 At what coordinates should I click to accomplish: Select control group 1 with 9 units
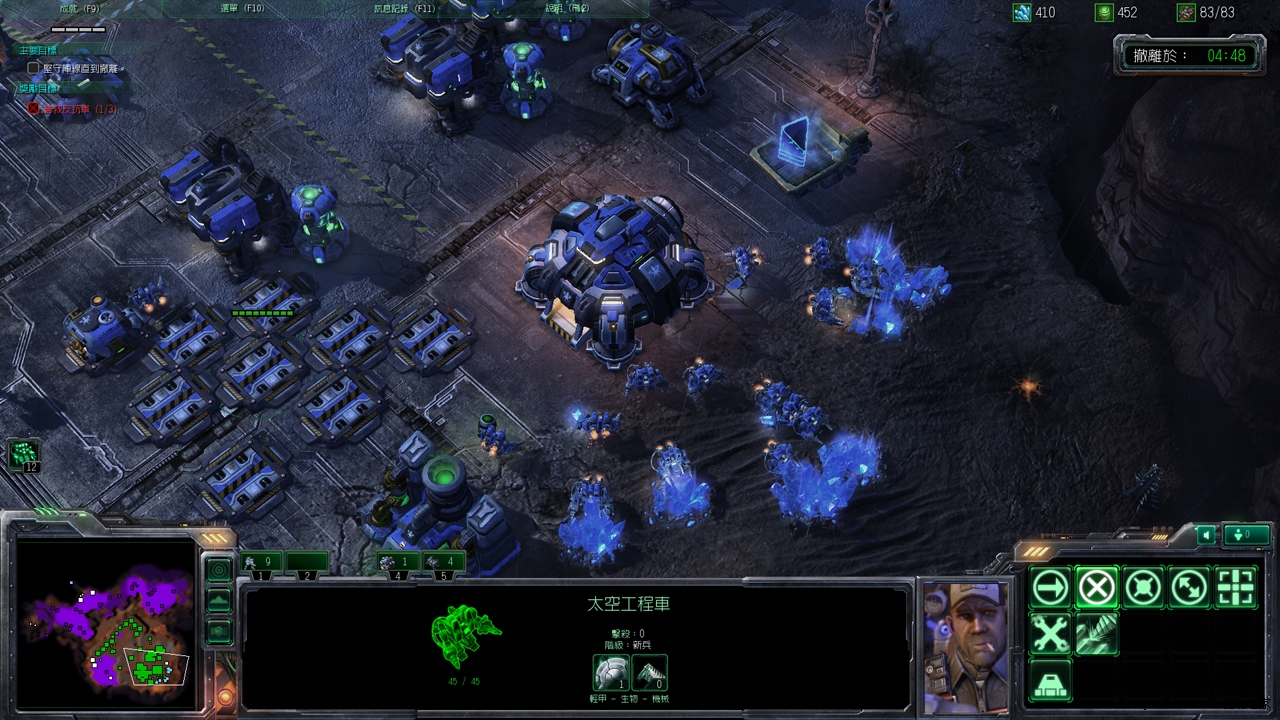[262, 563]
